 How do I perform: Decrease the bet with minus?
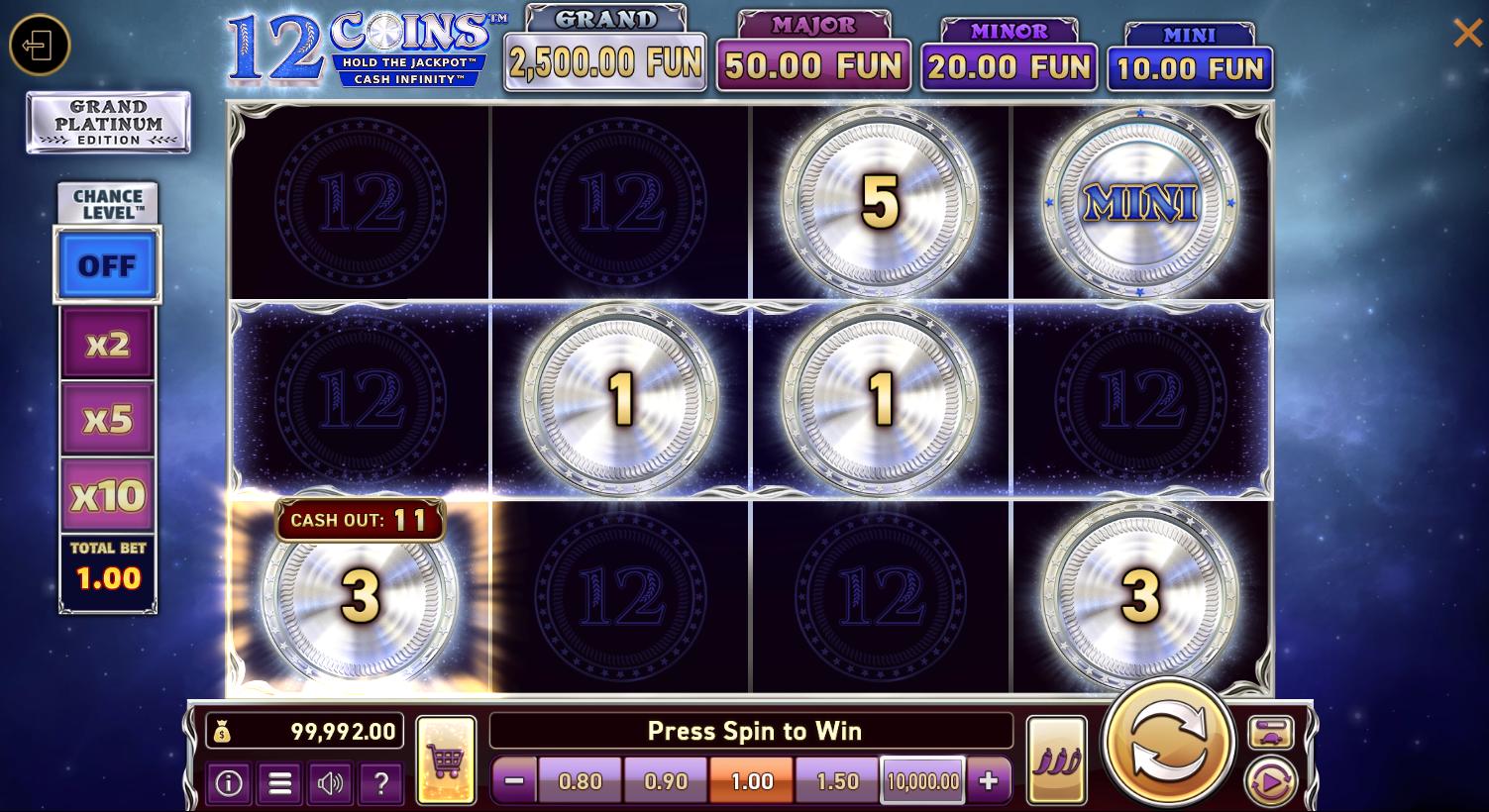pos(513,780)
